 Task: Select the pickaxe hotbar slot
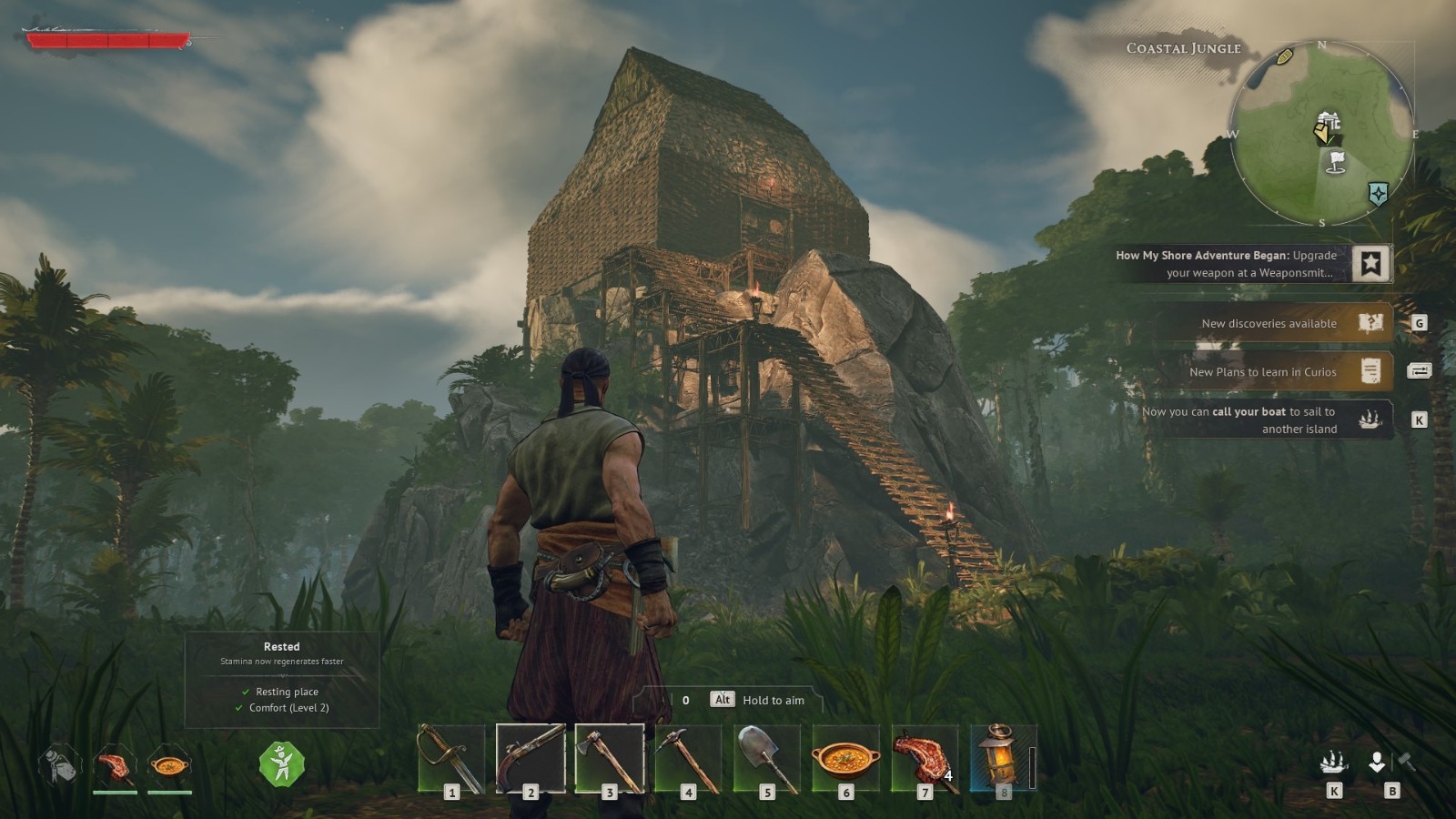(x=688, y=758)
